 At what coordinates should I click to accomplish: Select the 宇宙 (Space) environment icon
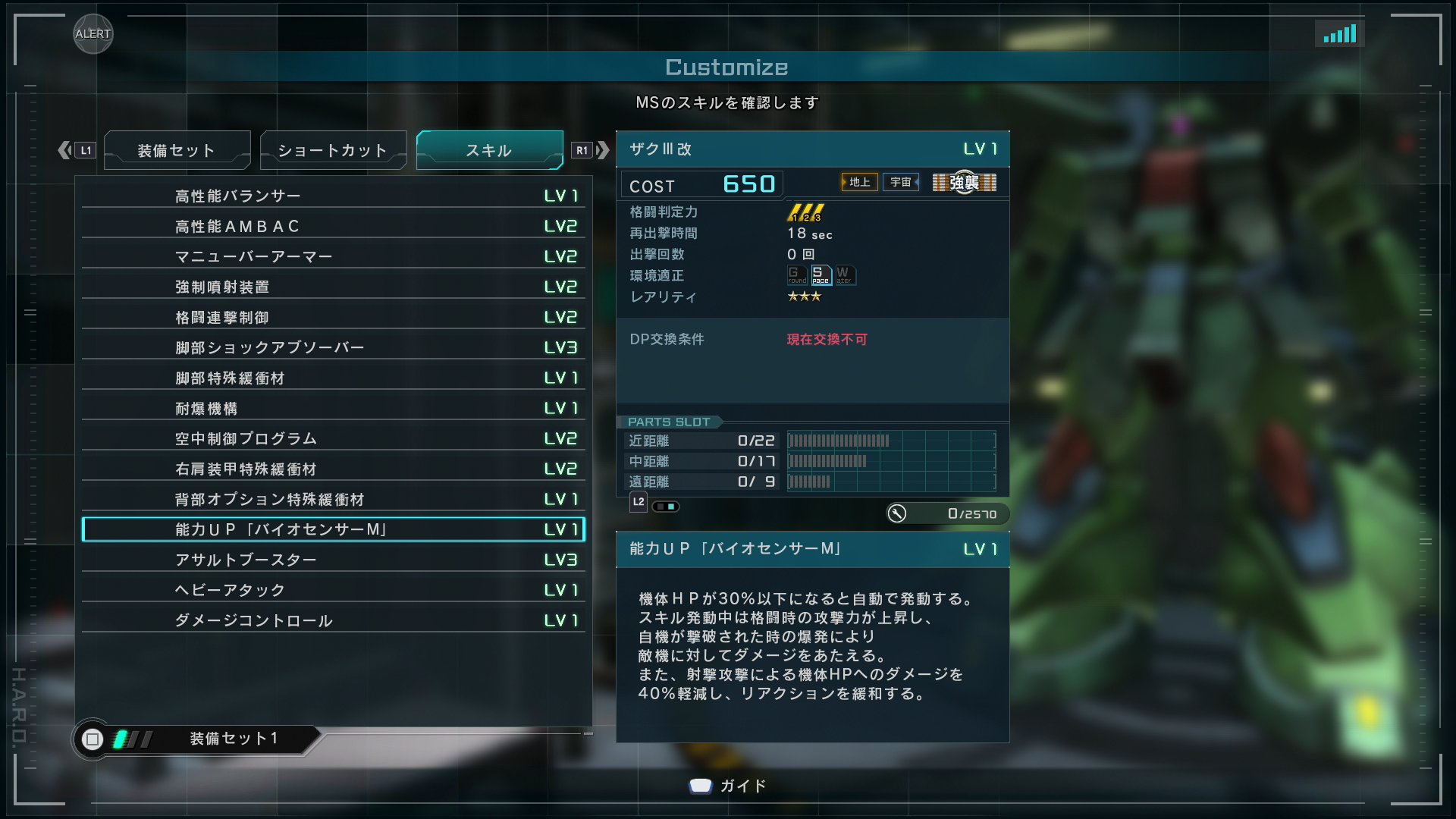[x=899, y=182]
